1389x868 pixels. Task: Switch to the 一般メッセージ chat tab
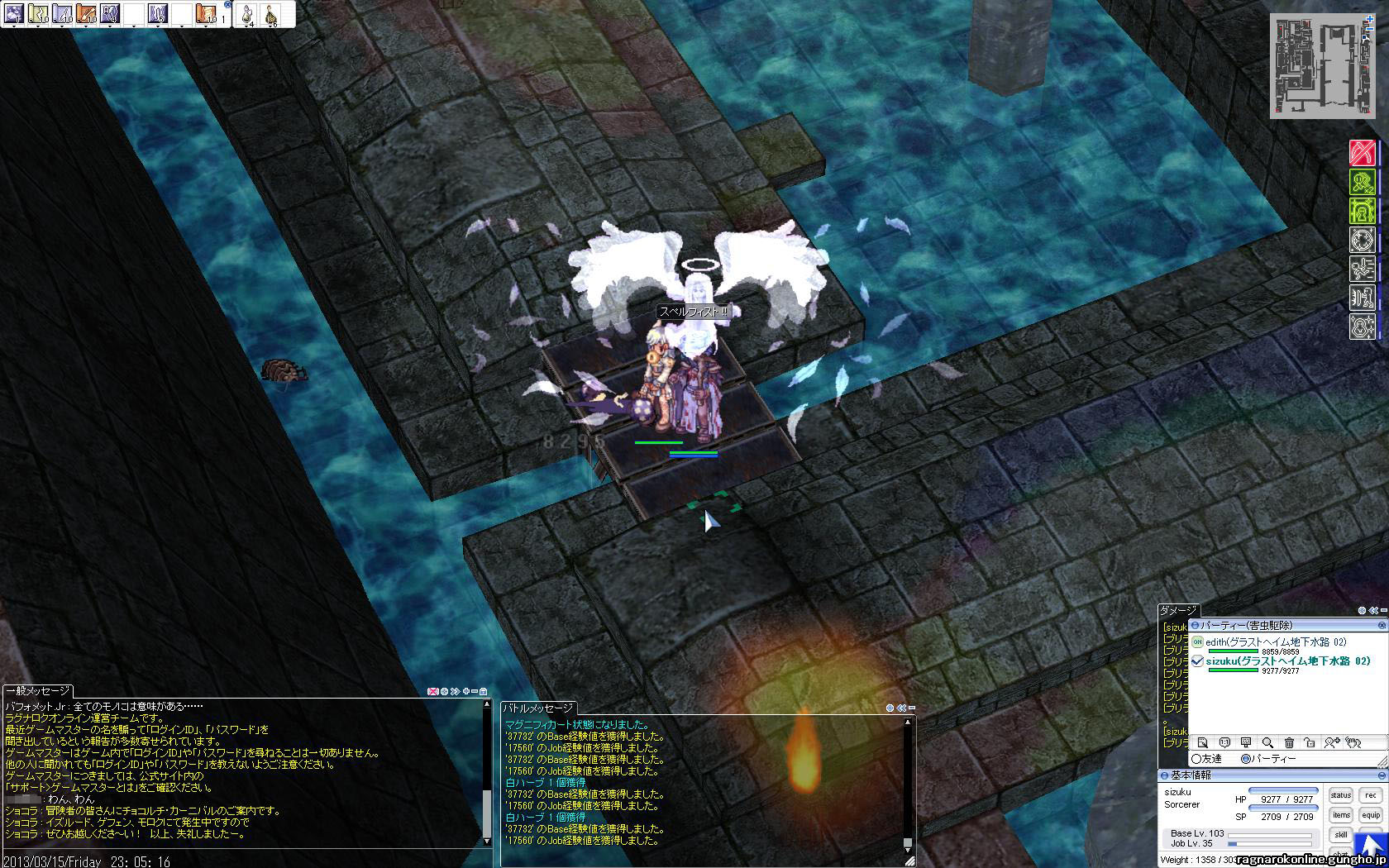[38, 691]
